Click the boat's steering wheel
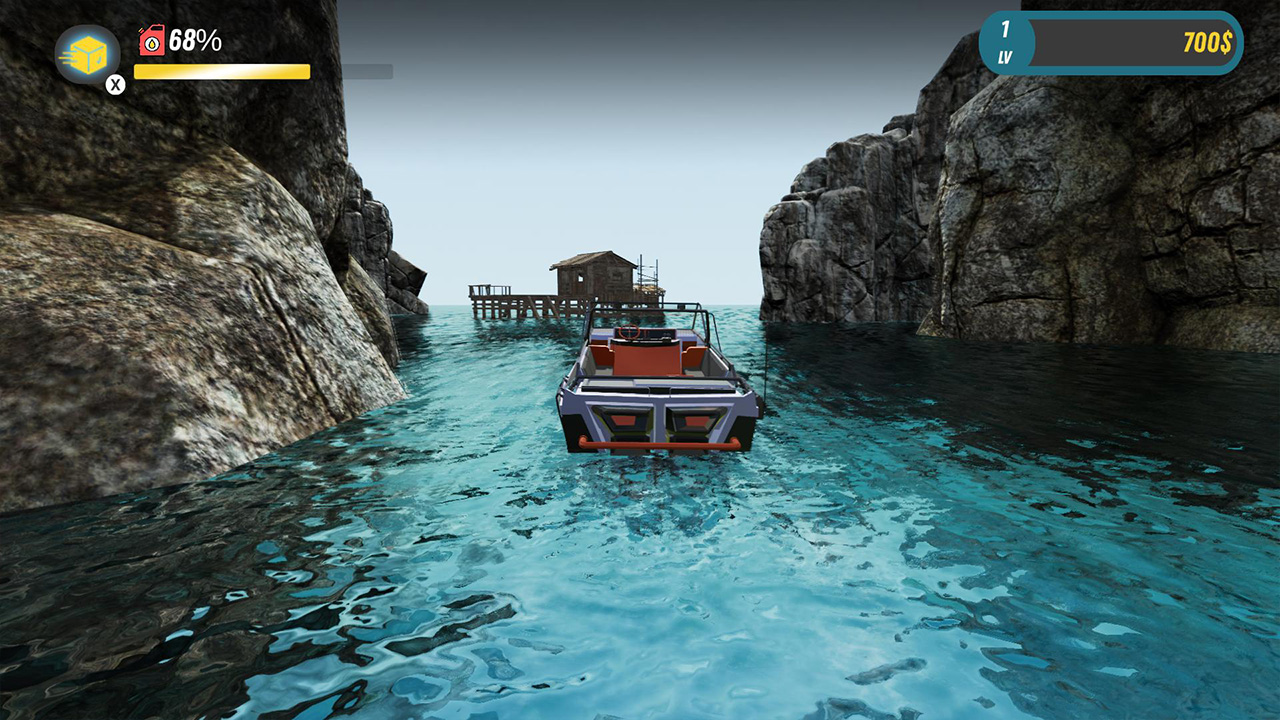The width and height of the screenshot is (1280, 720). point(628,332)
